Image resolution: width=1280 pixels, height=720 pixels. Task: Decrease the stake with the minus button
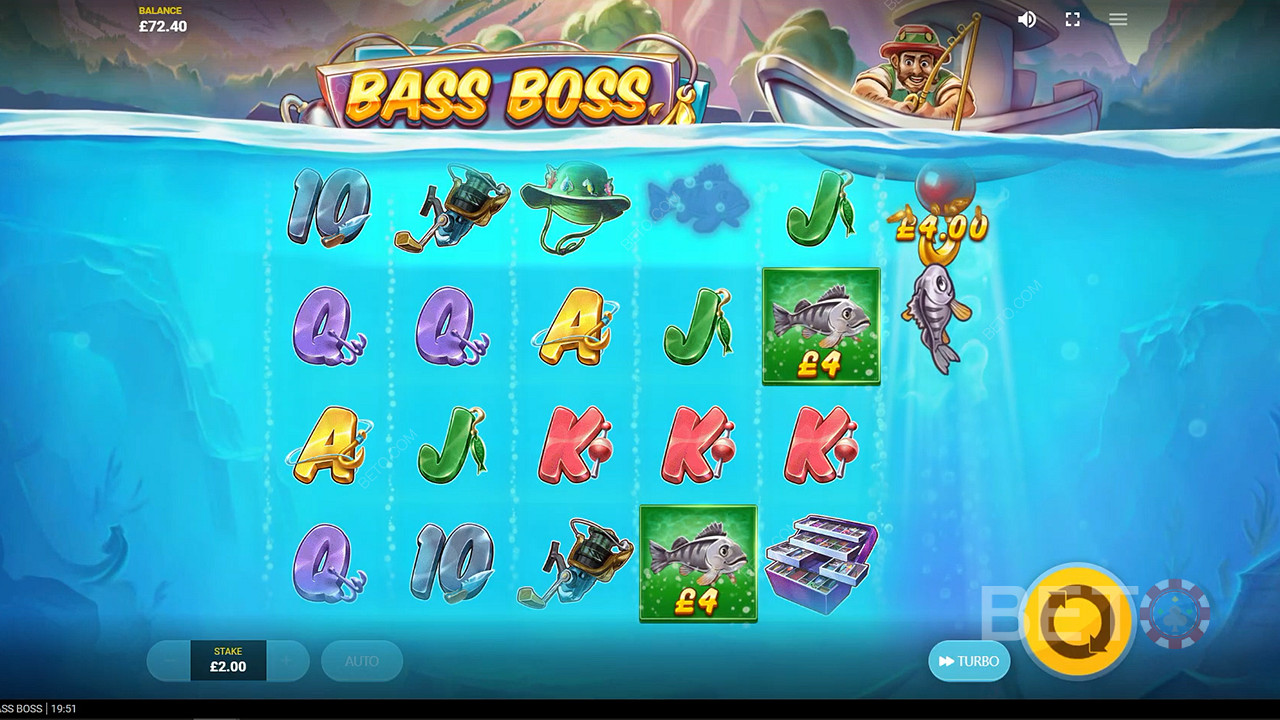tap(170, 661)
